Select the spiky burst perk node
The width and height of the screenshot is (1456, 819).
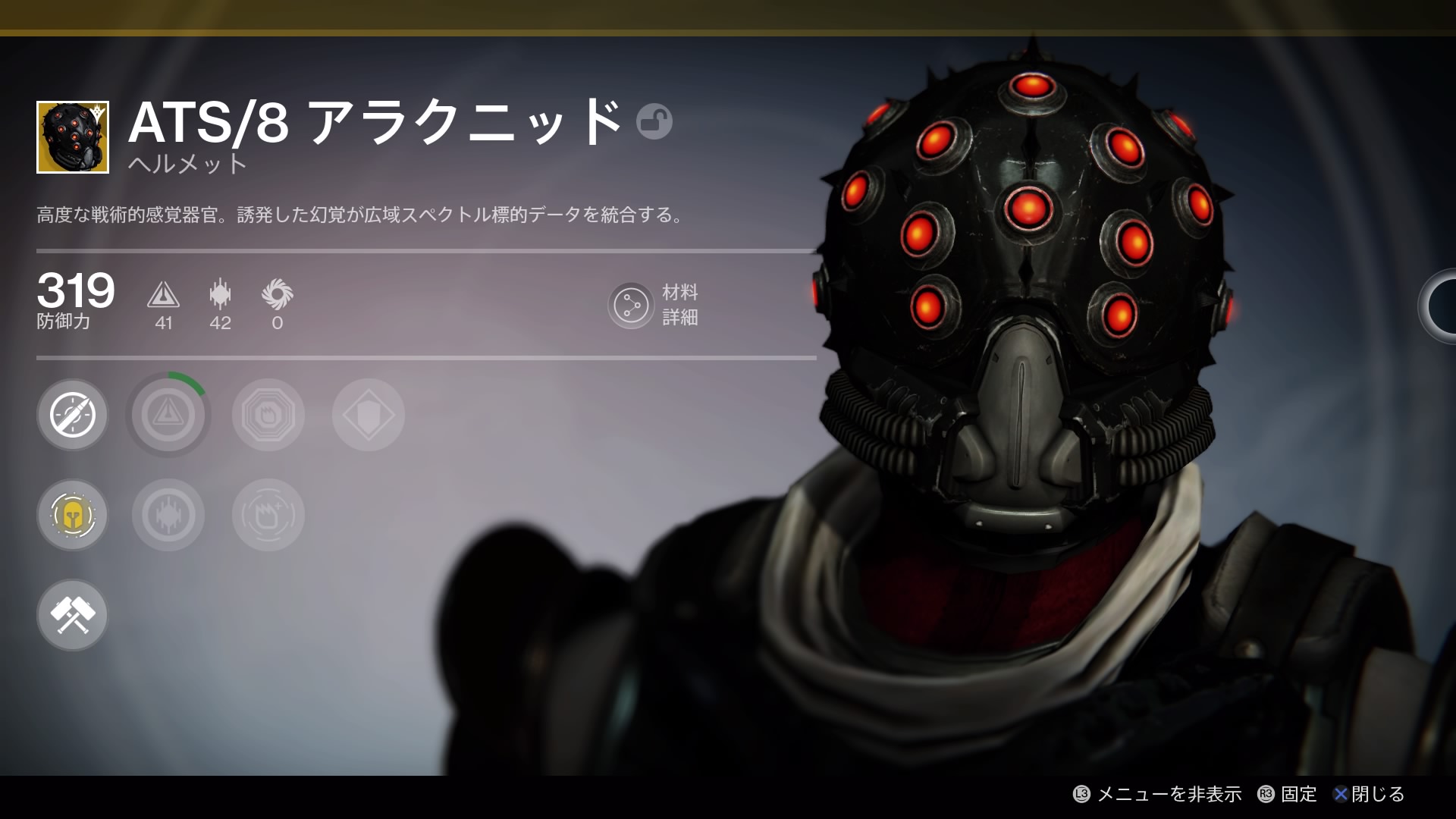pos(168,516)
